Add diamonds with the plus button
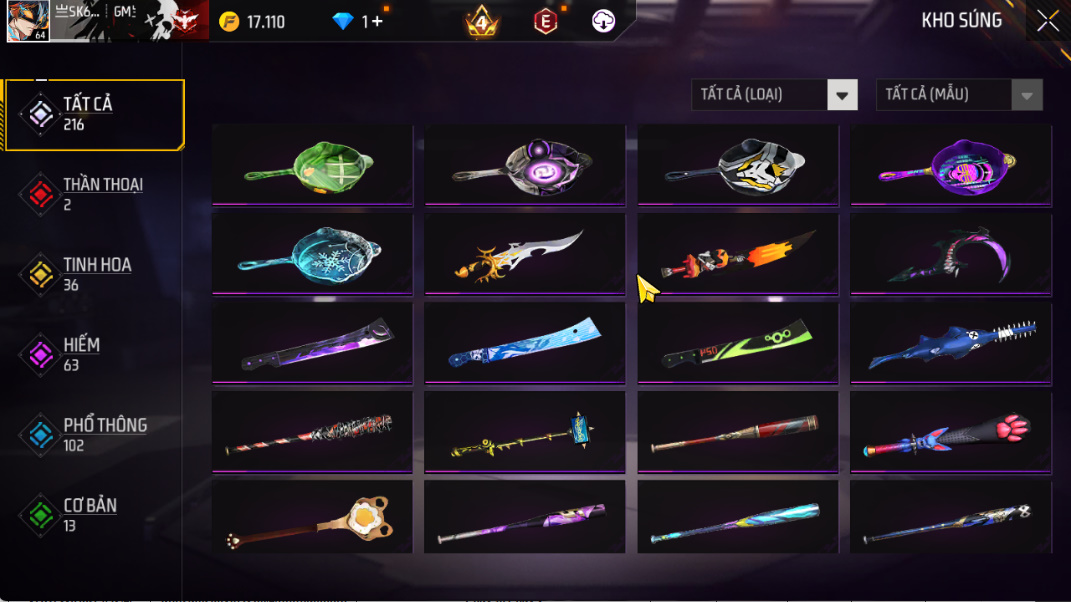 coord(377,21)
